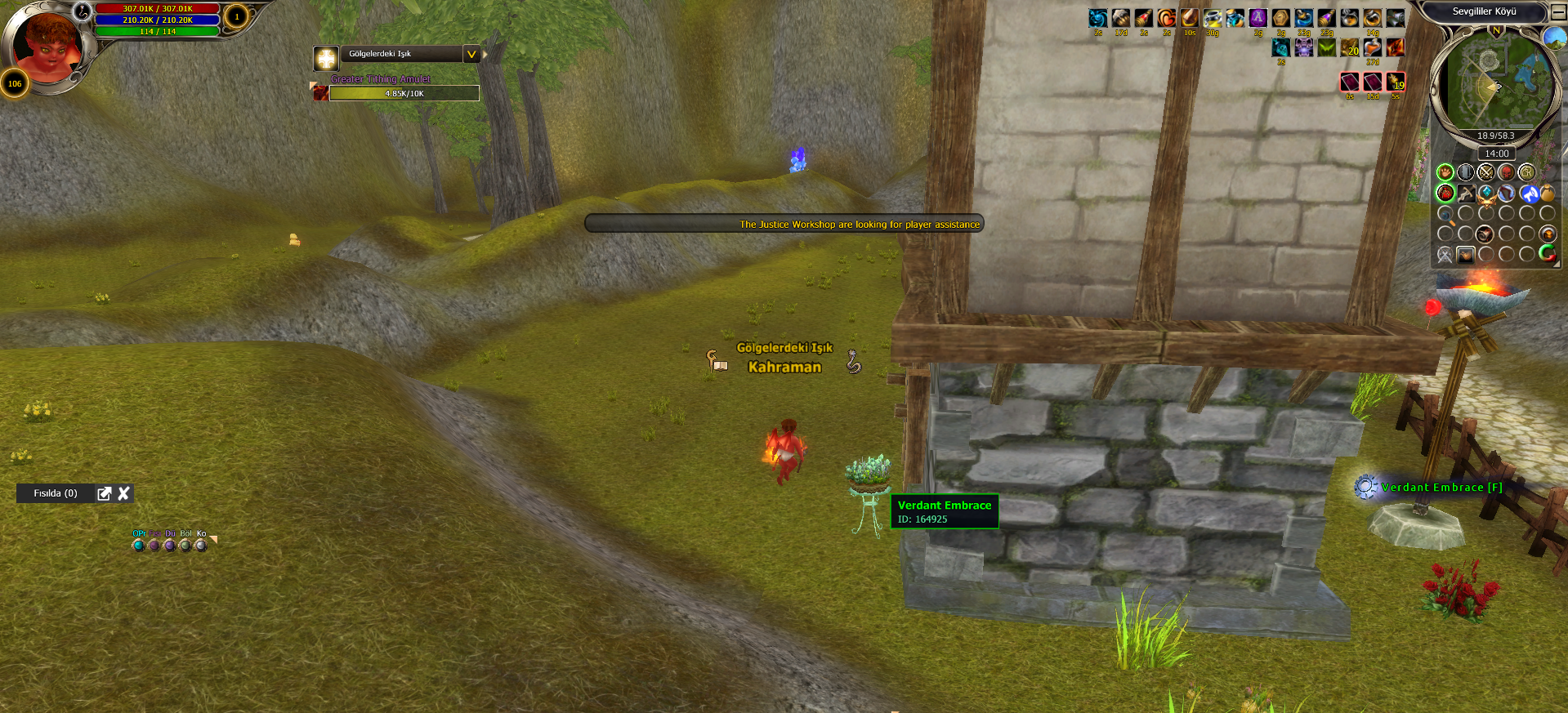
Task: Minimize the Sevgililer Köyü minimap panel
Action: pyautogui.click(x=1559, y=12)
